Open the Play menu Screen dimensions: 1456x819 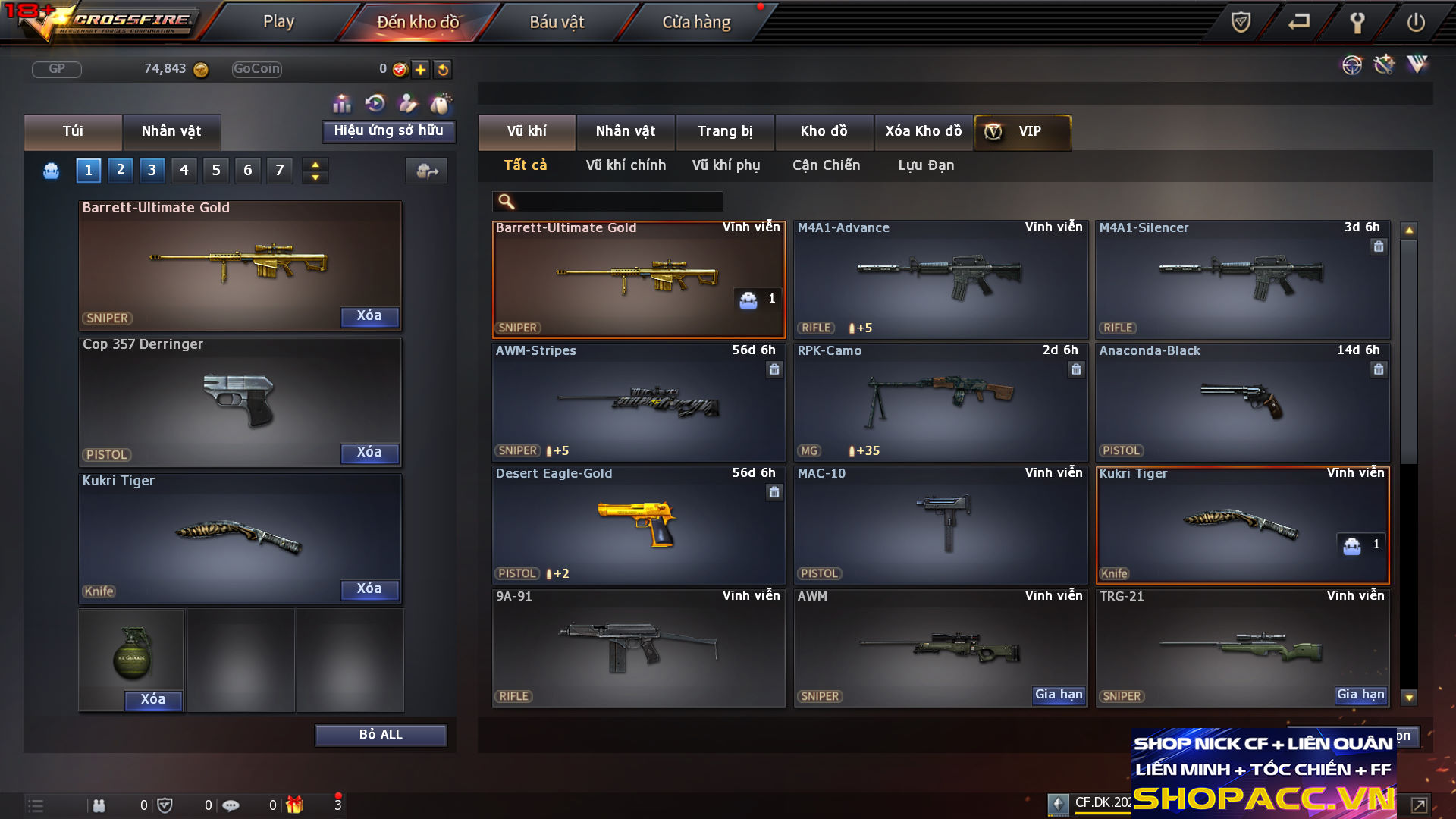pyautogui.click(x=278, y=22)
